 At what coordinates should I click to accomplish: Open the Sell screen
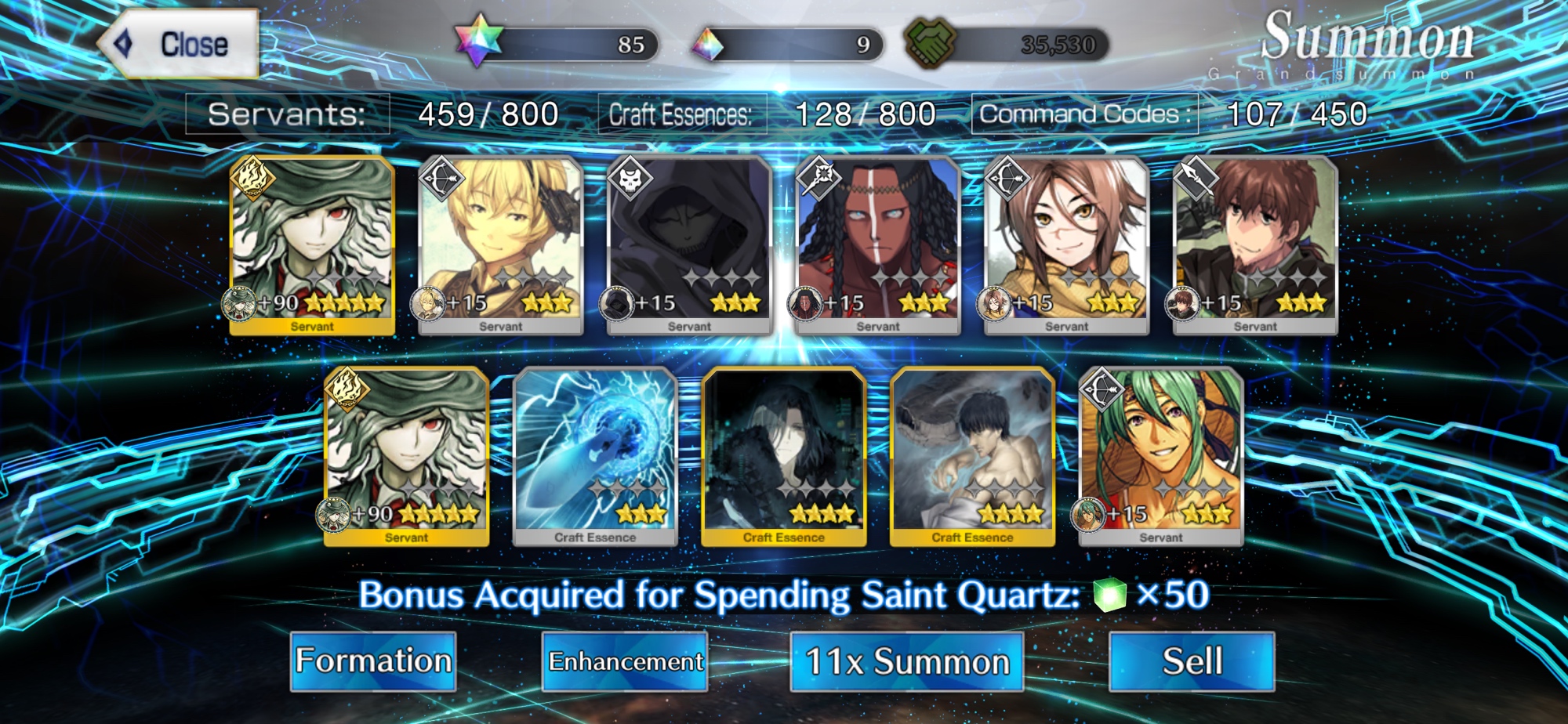[1192, 661]
